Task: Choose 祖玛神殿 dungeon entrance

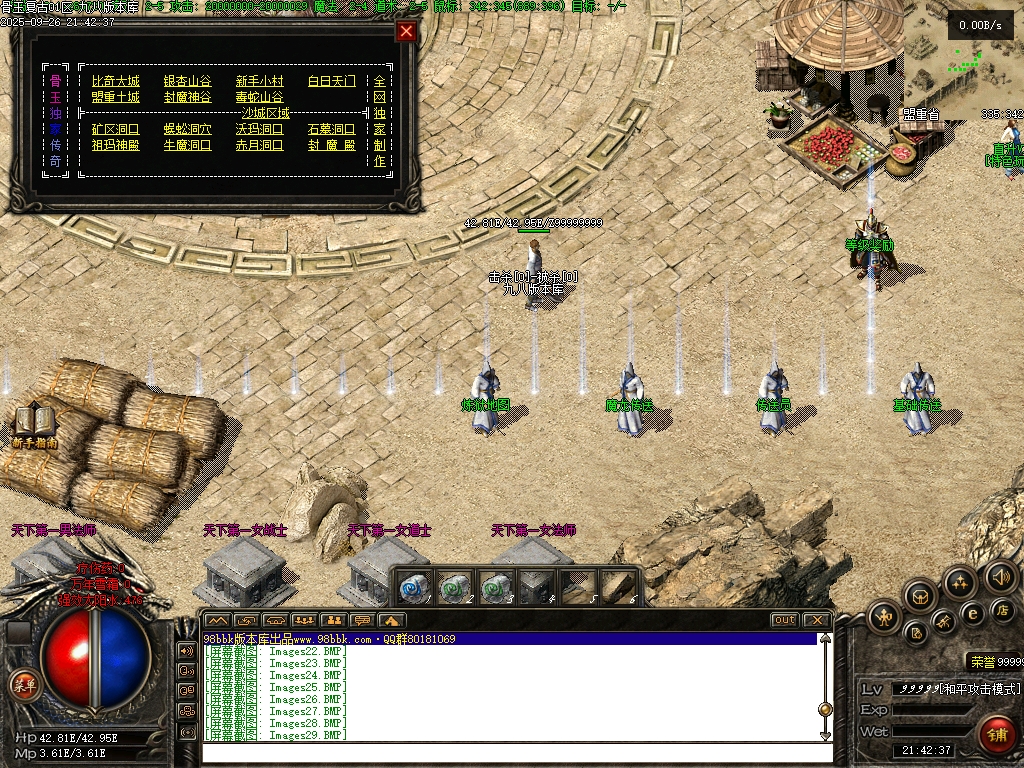Action: click(x=116, y=145)
